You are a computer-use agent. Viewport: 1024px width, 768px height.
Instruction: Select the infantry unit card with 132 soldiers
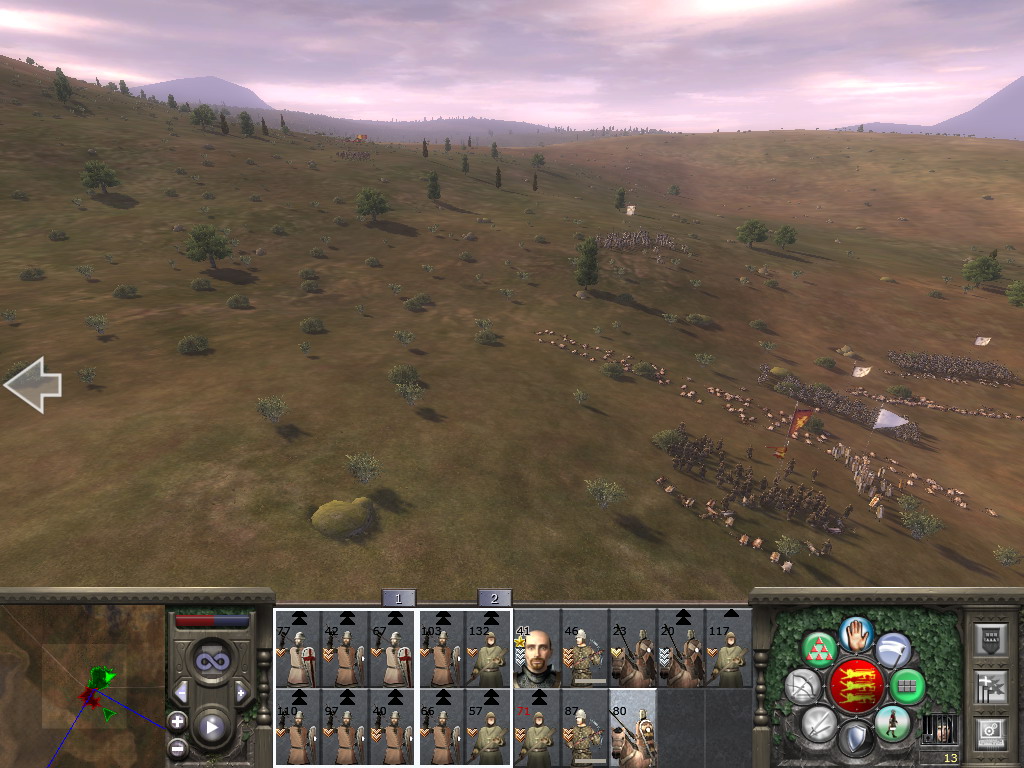point(488,648)
